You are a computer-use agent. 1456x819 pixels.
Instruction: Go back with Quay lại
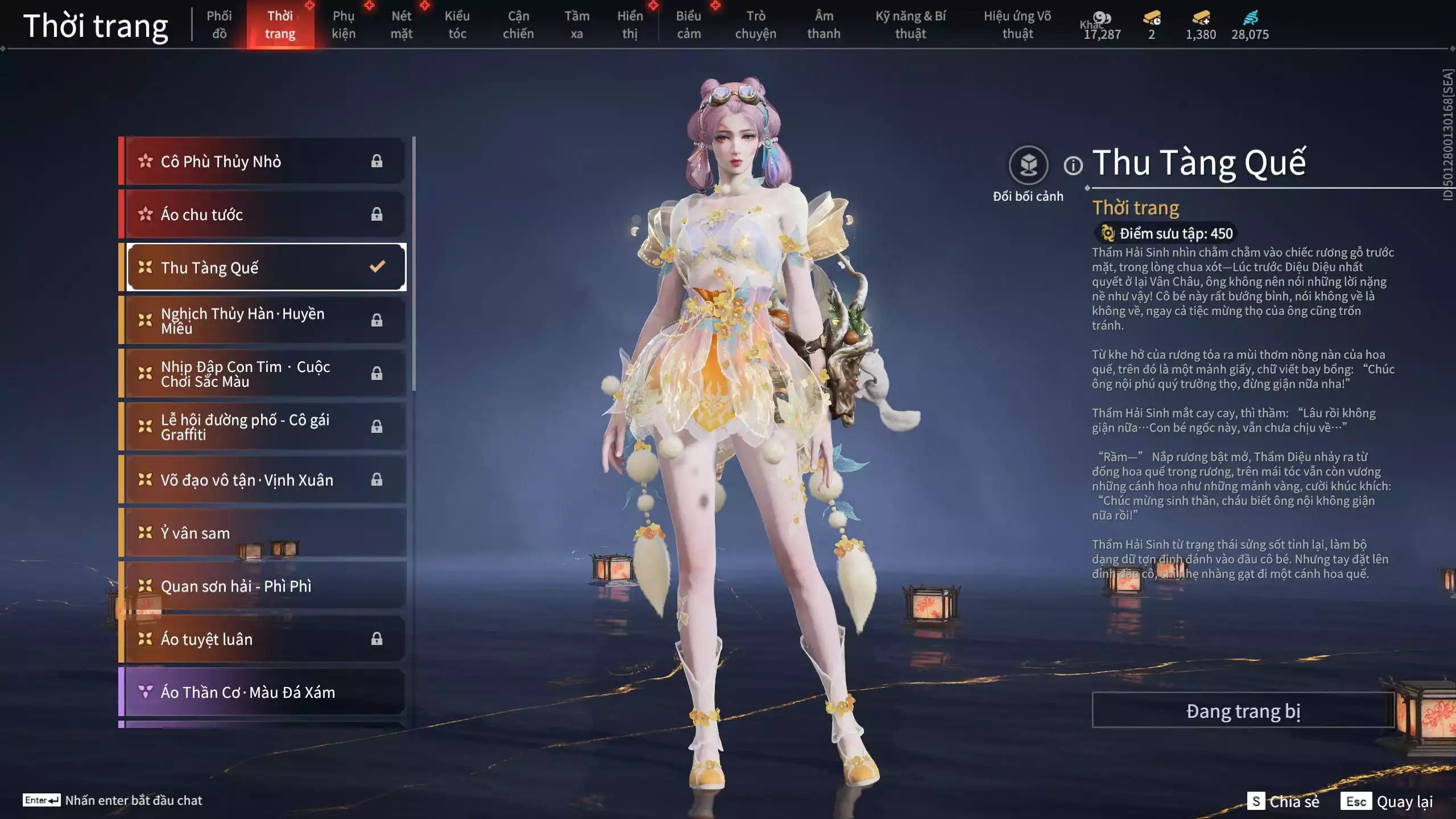point(1387,801)
